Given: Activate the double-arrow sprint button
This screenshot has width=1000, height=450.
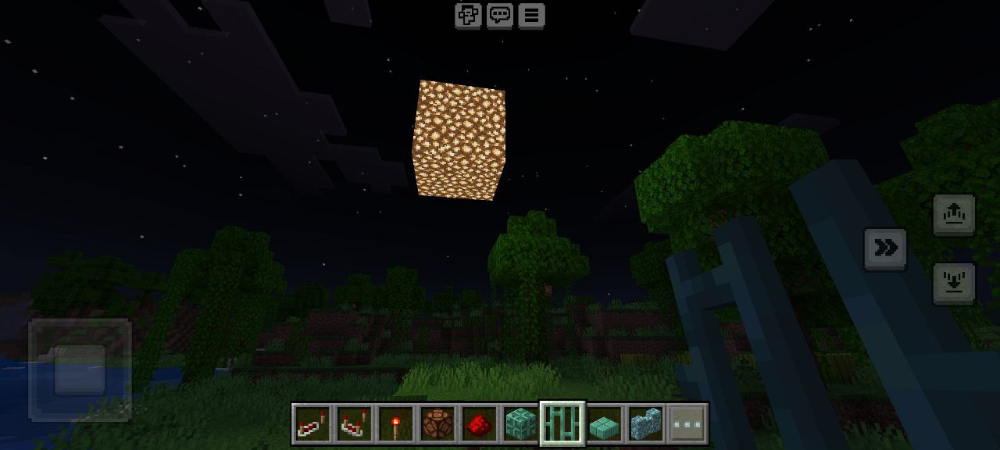Looking at the screenshot, I should point(885,249).
